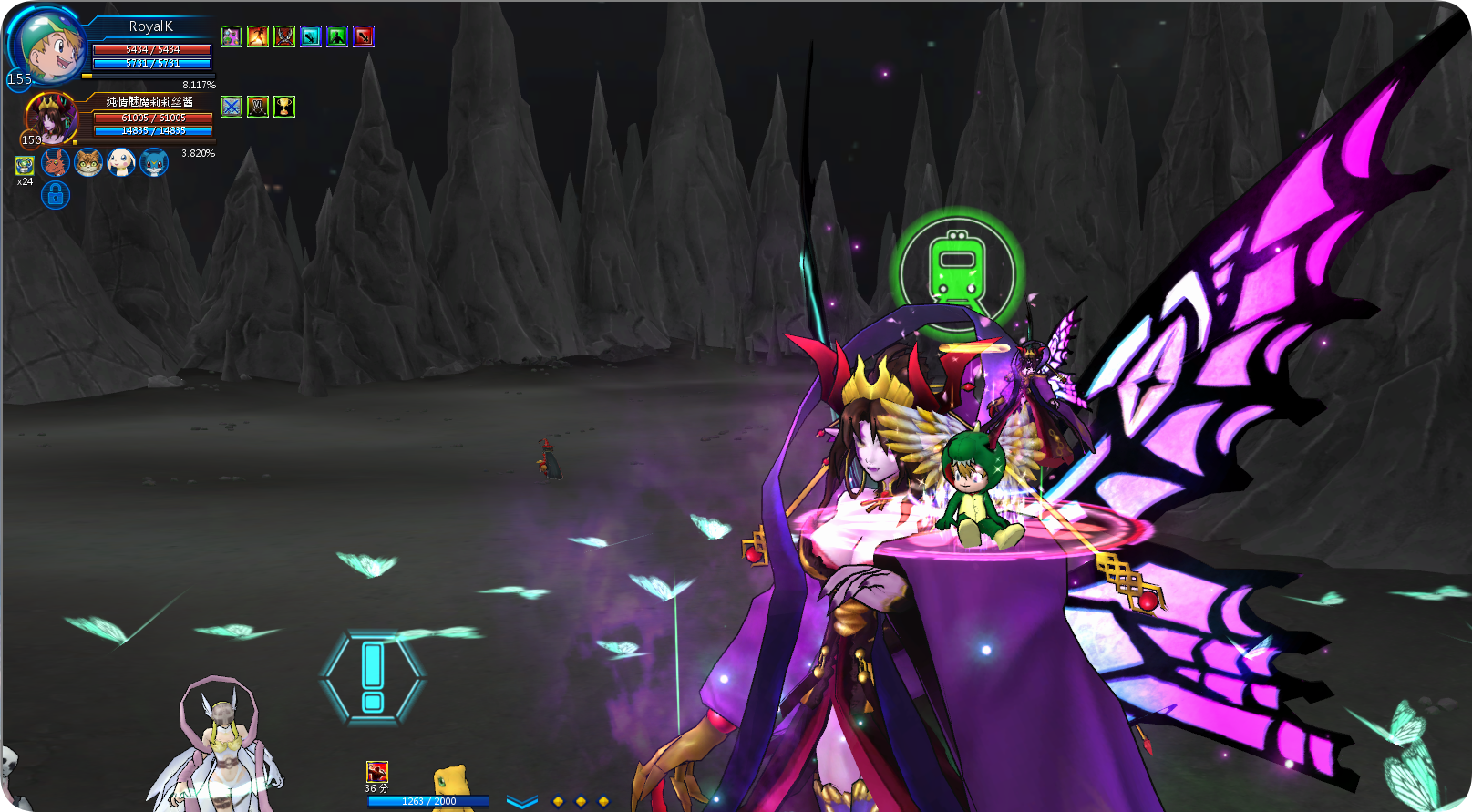This screenshot has width=1472, height=812.
Task: Switch to the white long-eared Digimon slot
Action: point(121,162)
